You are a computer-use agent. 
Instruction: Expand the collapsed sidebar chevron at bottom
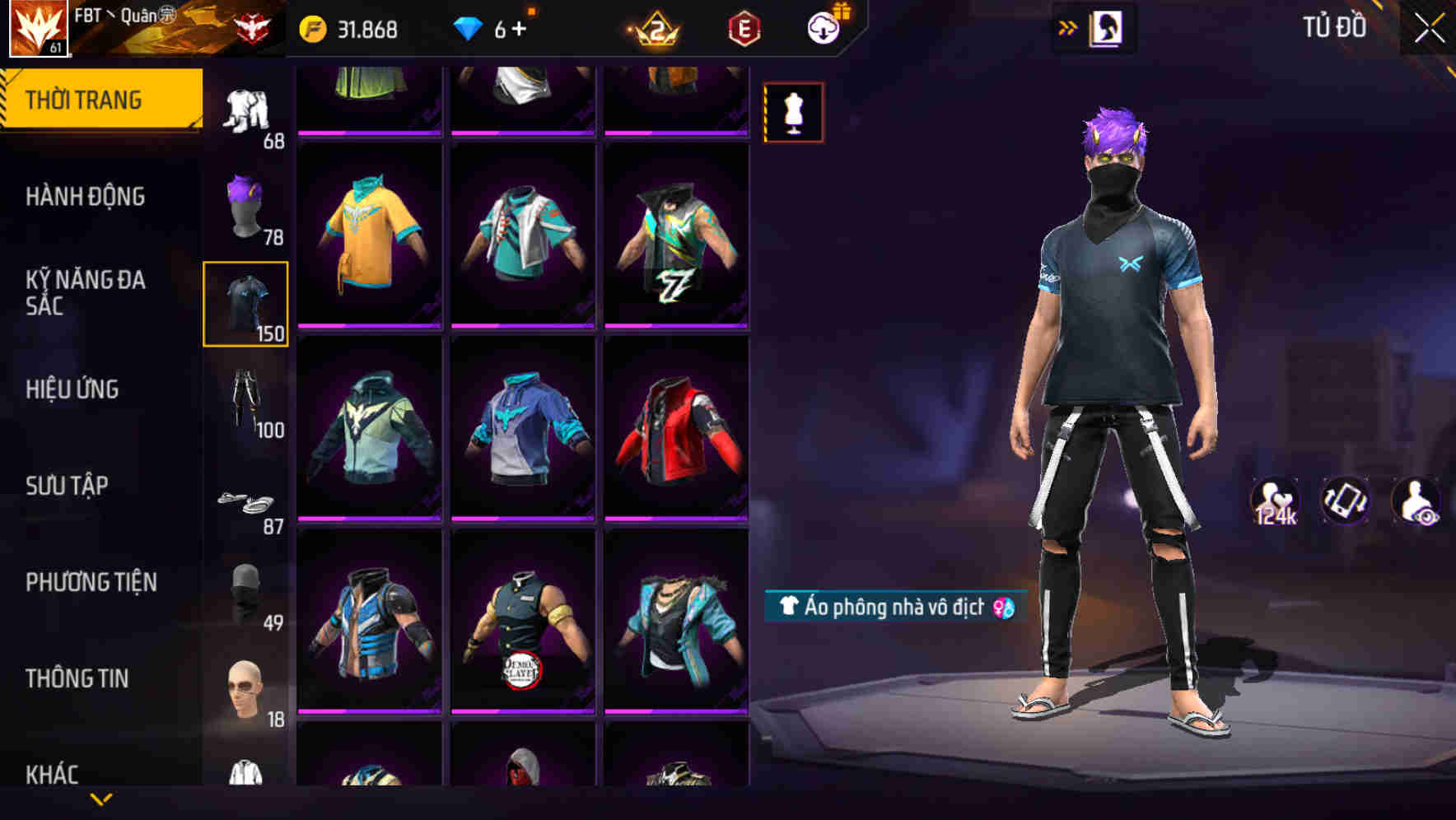tap(101, 797)
